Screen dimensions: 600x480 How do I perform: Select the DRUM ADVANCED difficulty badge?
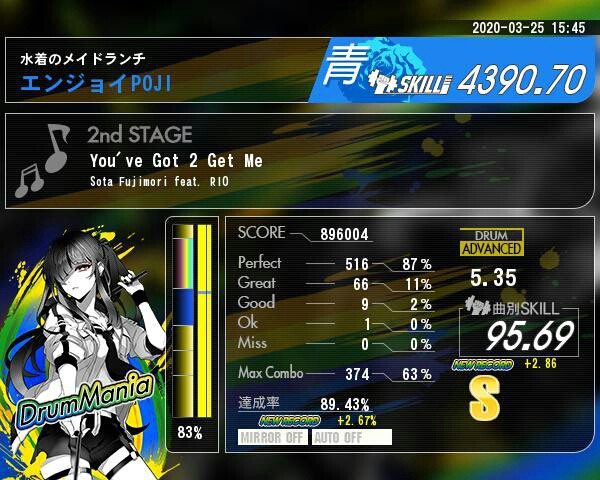491,242
